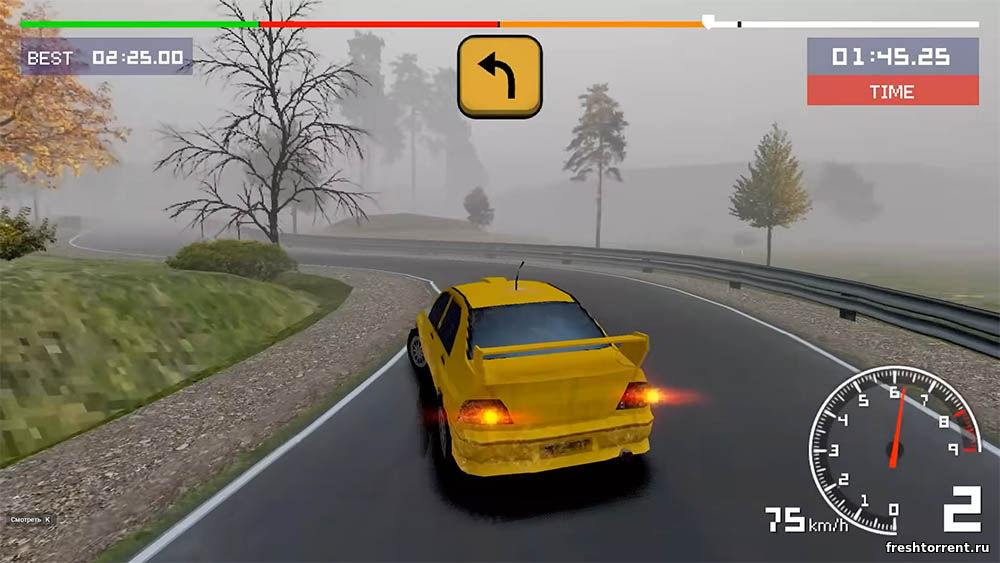
Task: Click the left turn arrow indicator
Action: [499, 77]
